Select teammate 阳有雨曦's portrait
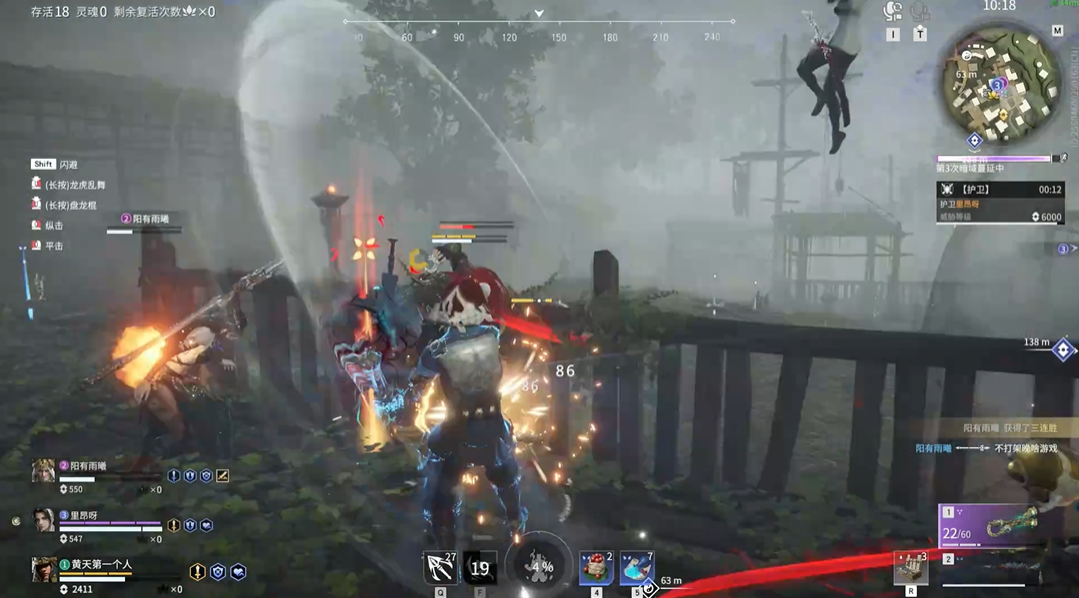Viewport: 1079px width, 598px height. (43, 471)
